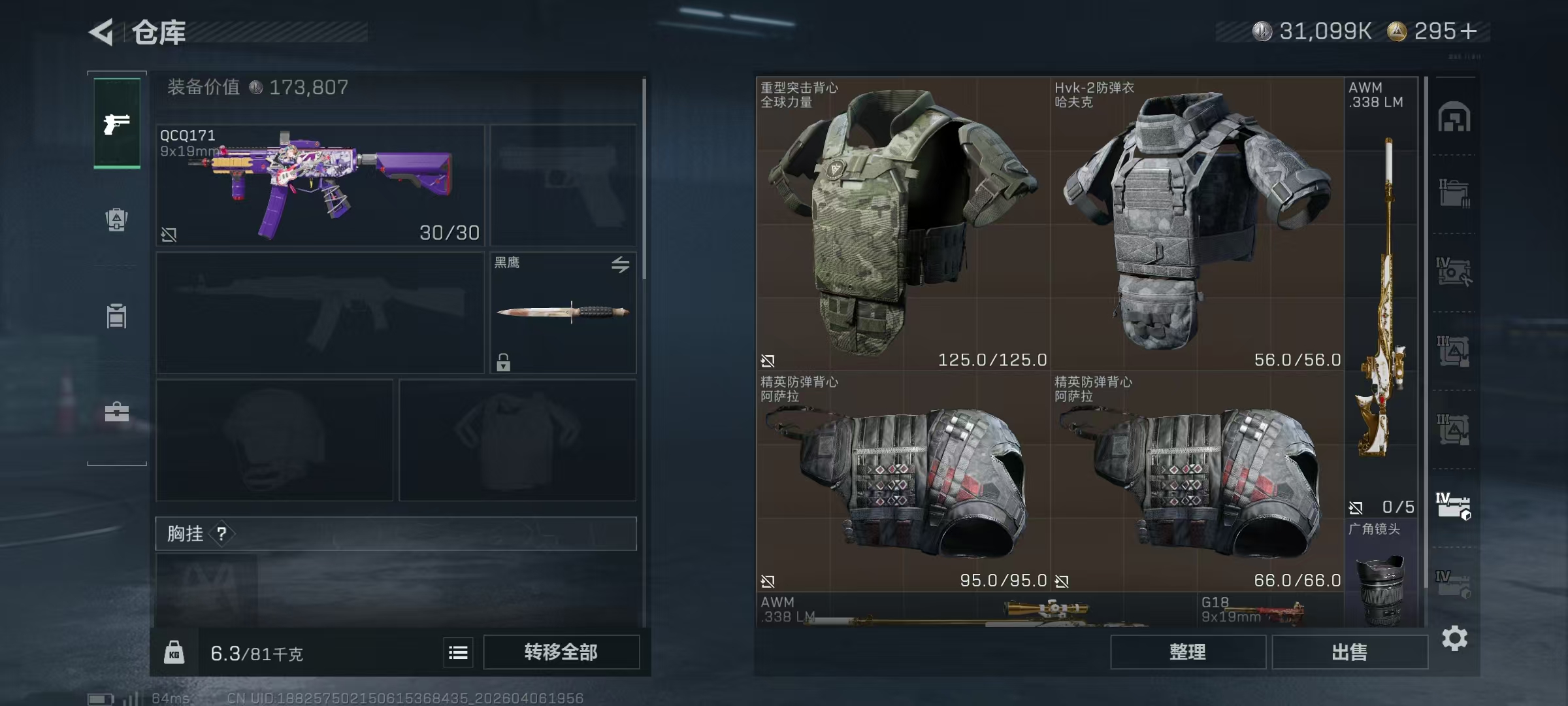Click the 转移全部 button

561,652
